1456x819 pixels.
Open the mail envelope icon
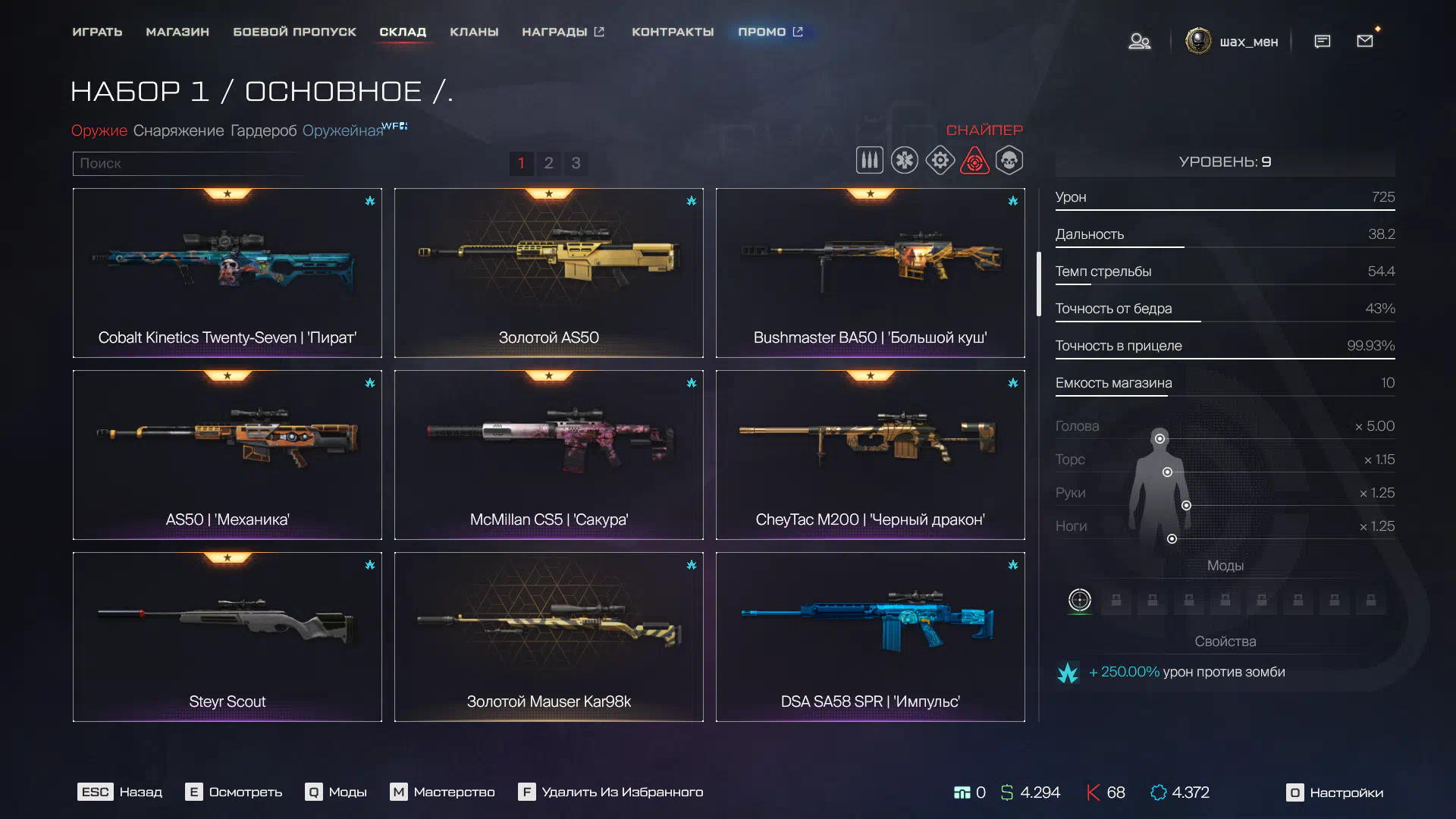click(x=1365, y=41)
